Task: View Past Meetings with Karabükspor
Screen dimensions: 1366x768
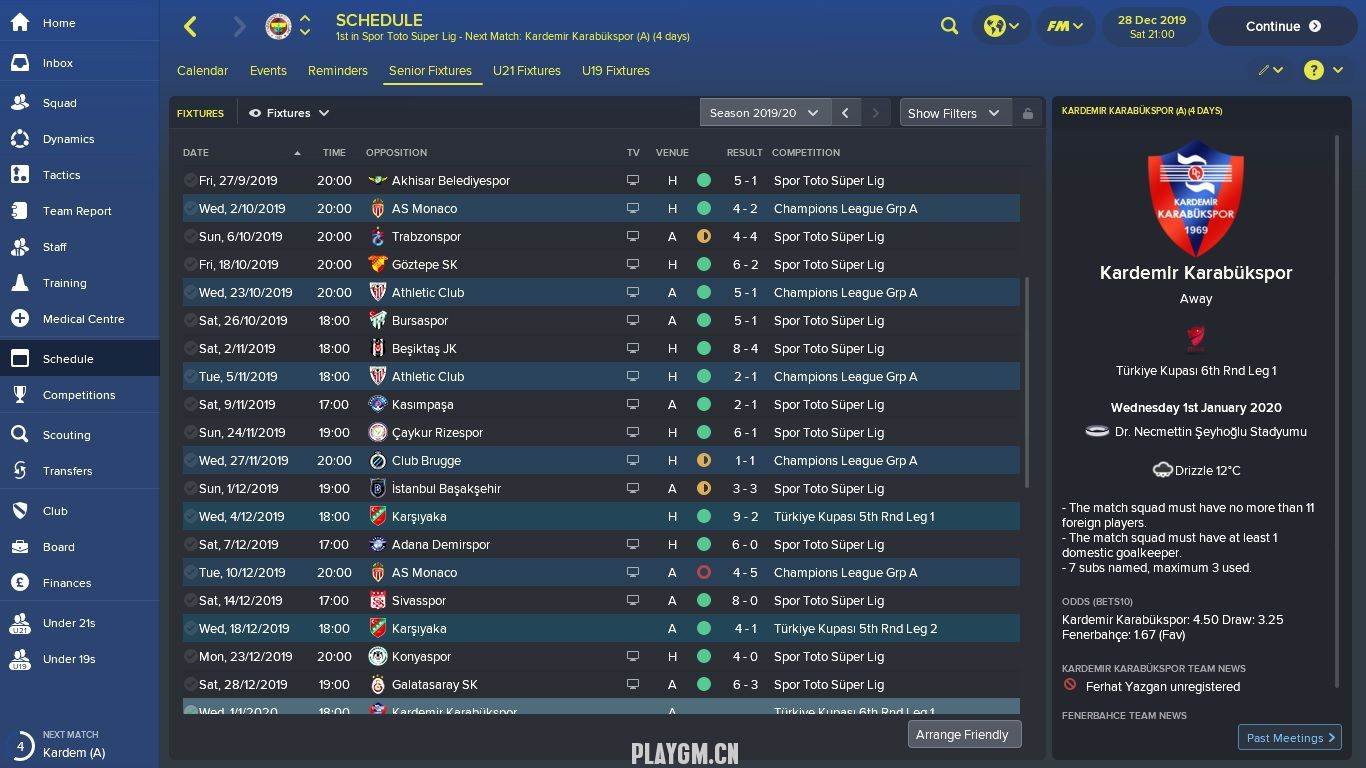Action: click(x=1289, y=738)
